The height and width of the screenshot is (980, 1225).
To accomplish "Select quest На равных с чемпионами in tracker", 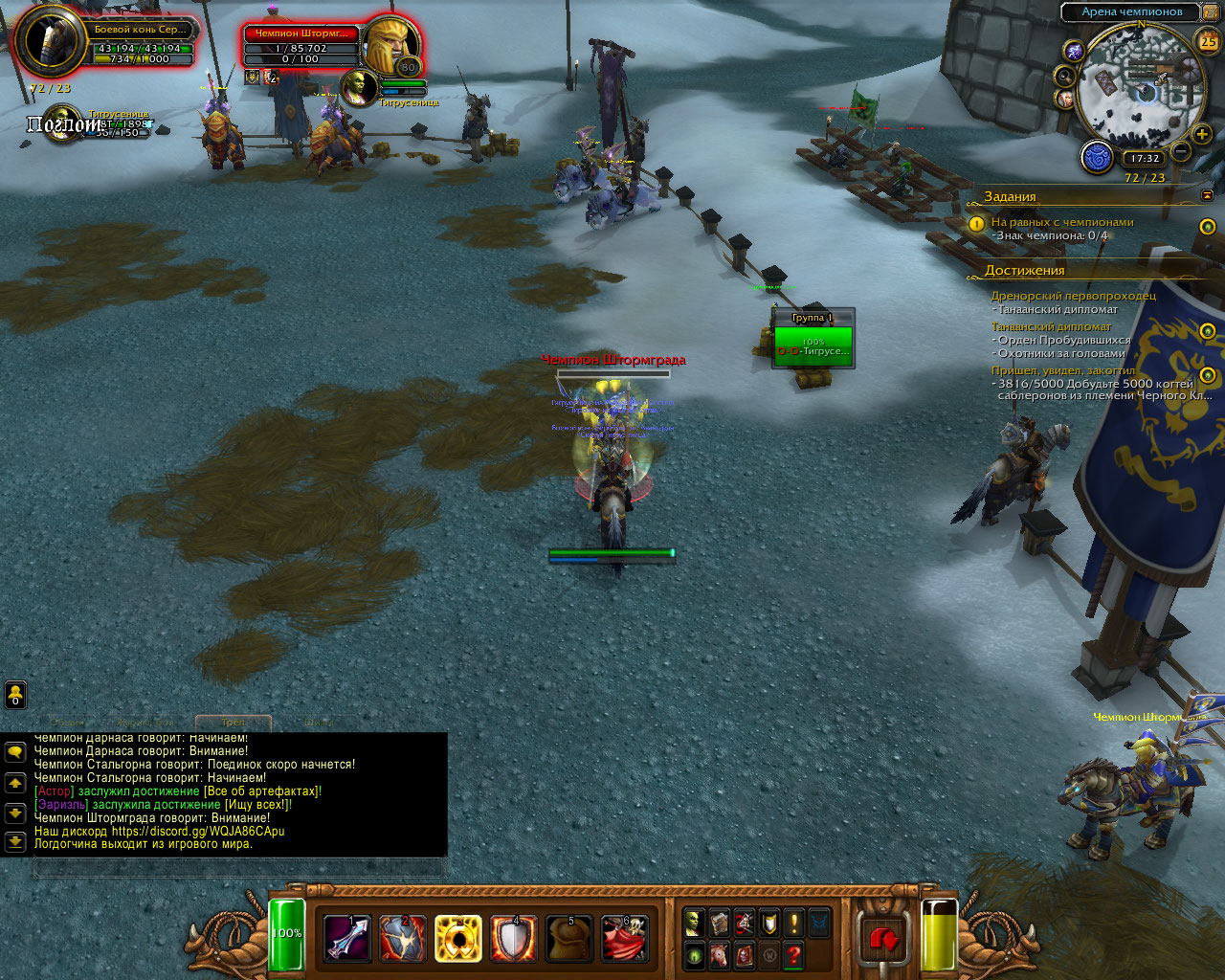I will coord(1062,222).
